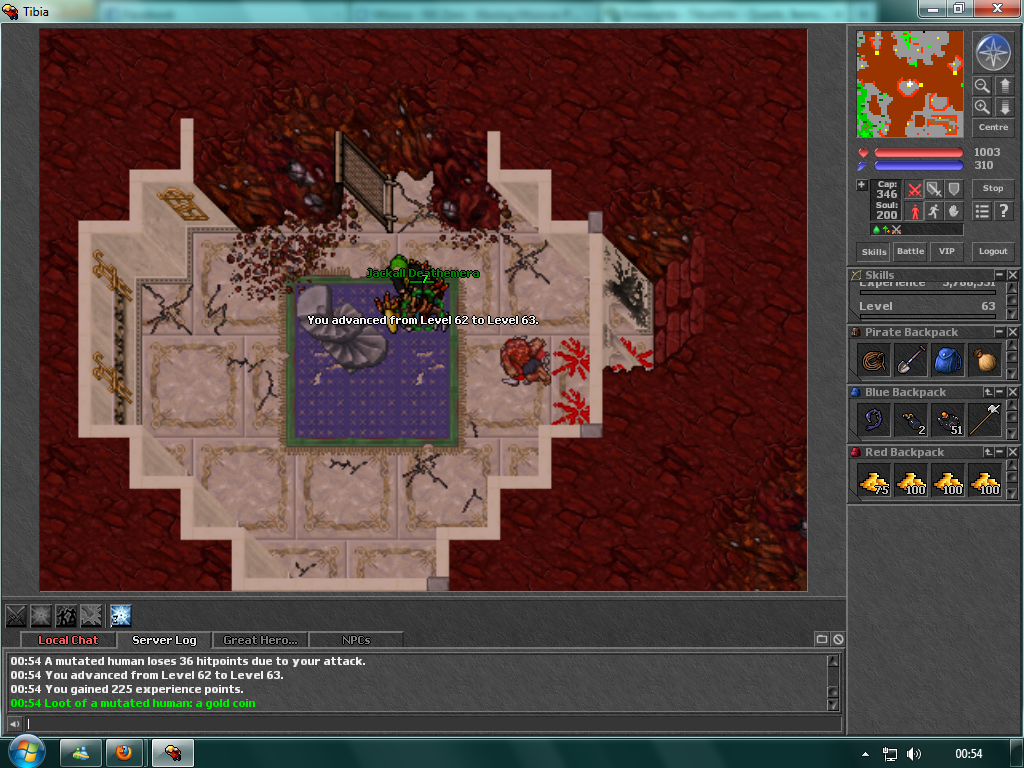Select the stack of 75 gold coins

click(873, 480)
